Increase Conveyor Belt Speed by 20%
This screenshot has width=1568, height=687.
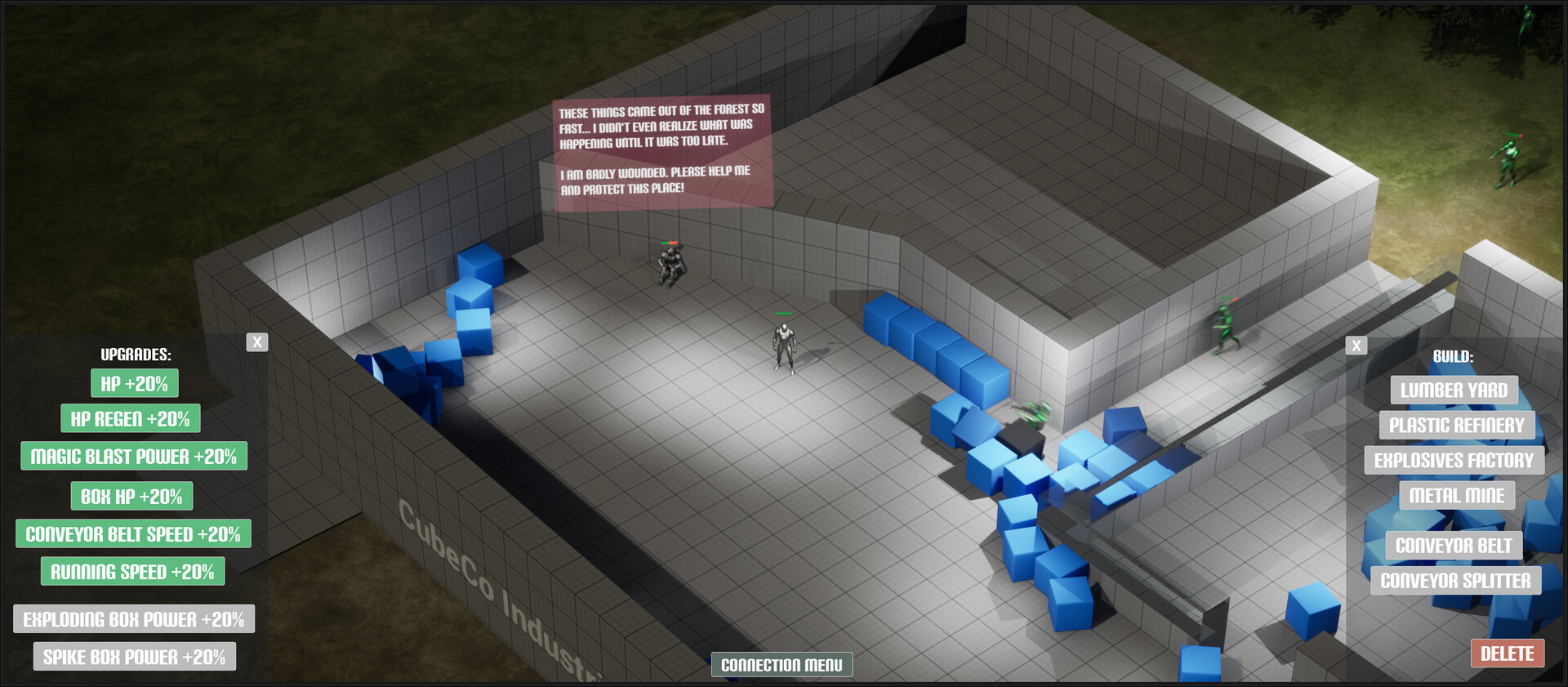pos(133,533)
